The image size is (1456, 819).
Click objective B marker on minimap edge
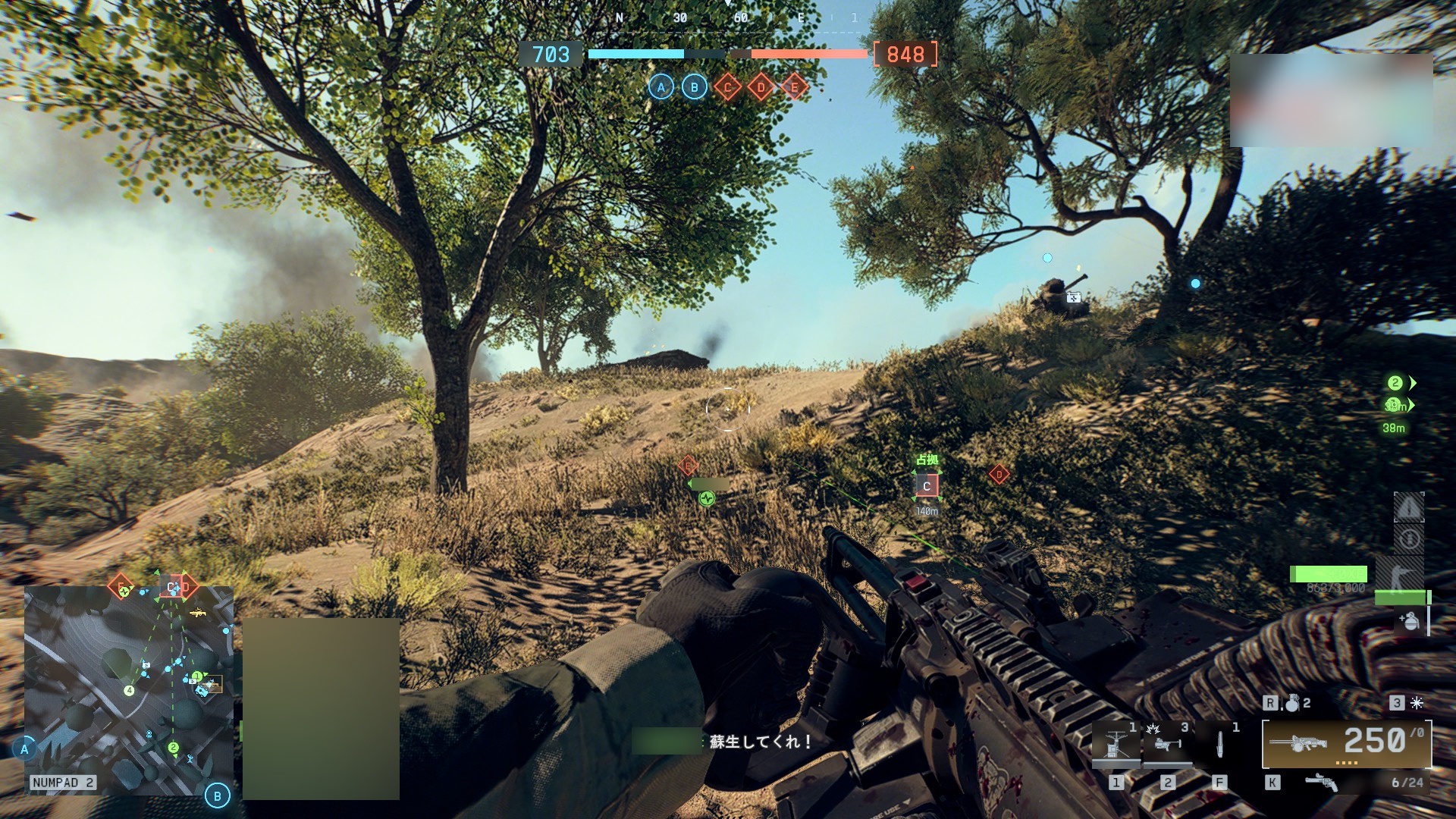pyautogui.click(x=218, y=795)
